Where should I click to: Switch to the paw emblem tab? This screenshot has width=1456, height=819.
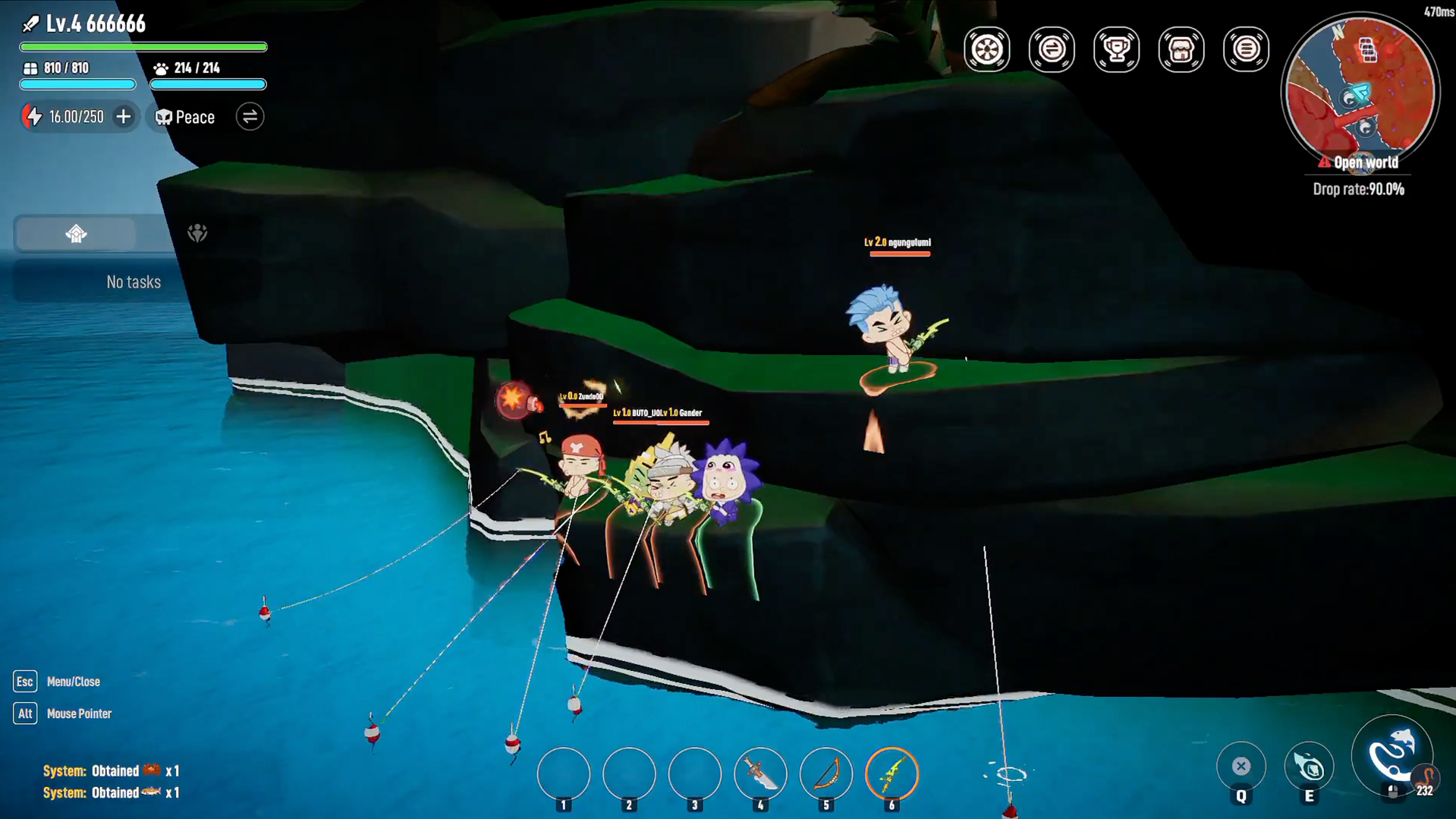click(197, 234)
